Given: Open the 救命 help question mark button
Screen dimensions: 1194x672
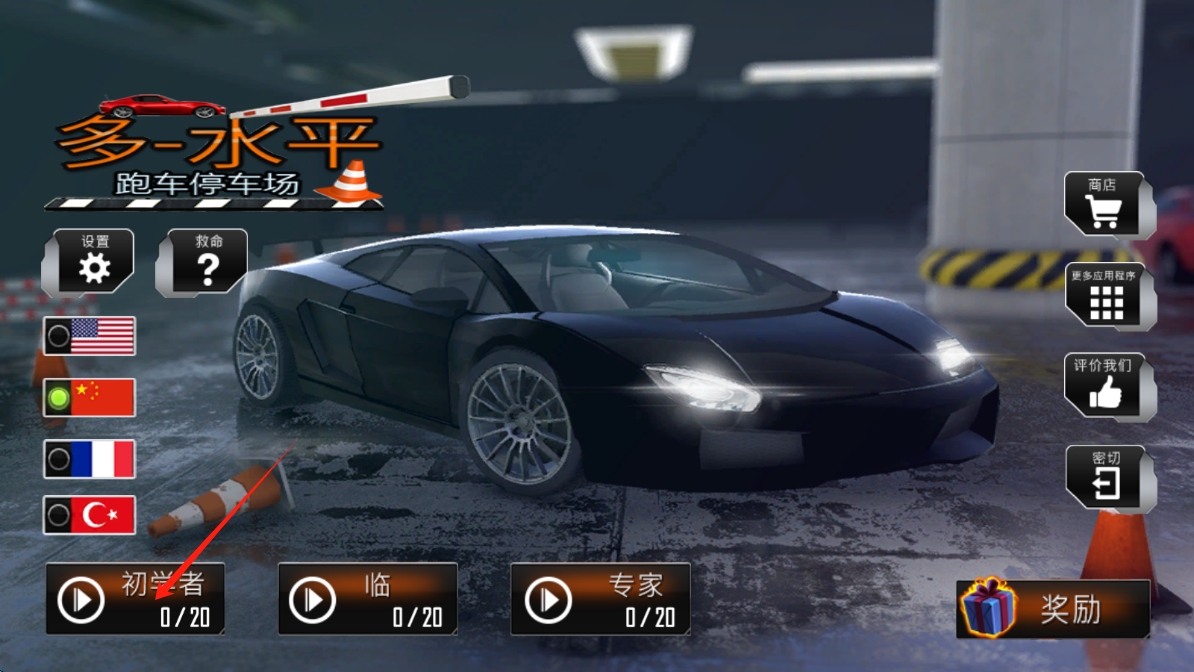Looking at the screenshot, I should [207, 261].
